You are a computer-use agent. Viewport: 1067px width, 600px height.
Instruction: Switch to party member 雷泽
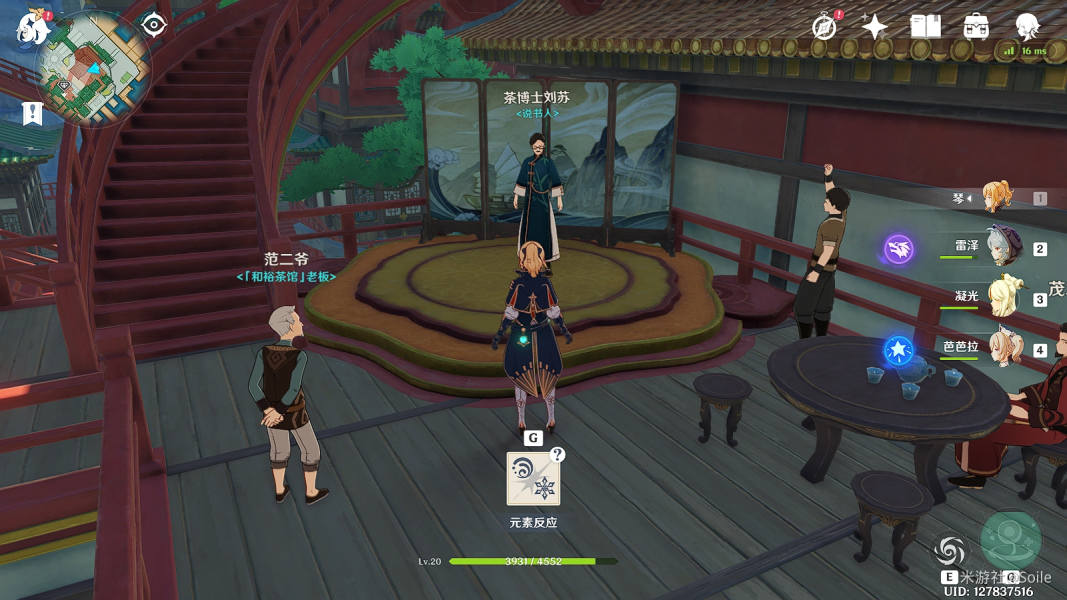click(1003, 247)
